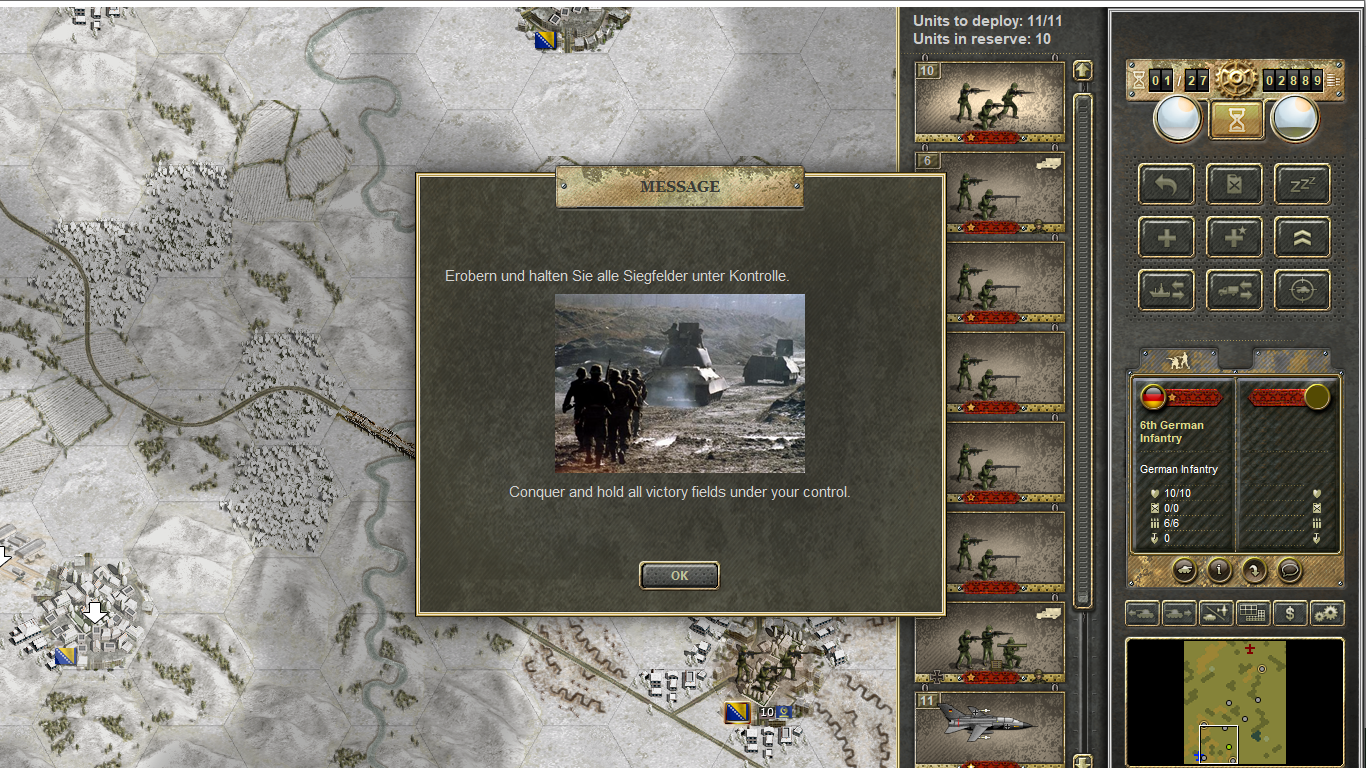Click the truck mount/dismount button
This screenshot has width=1366, height=768.
pos(1234,291)
